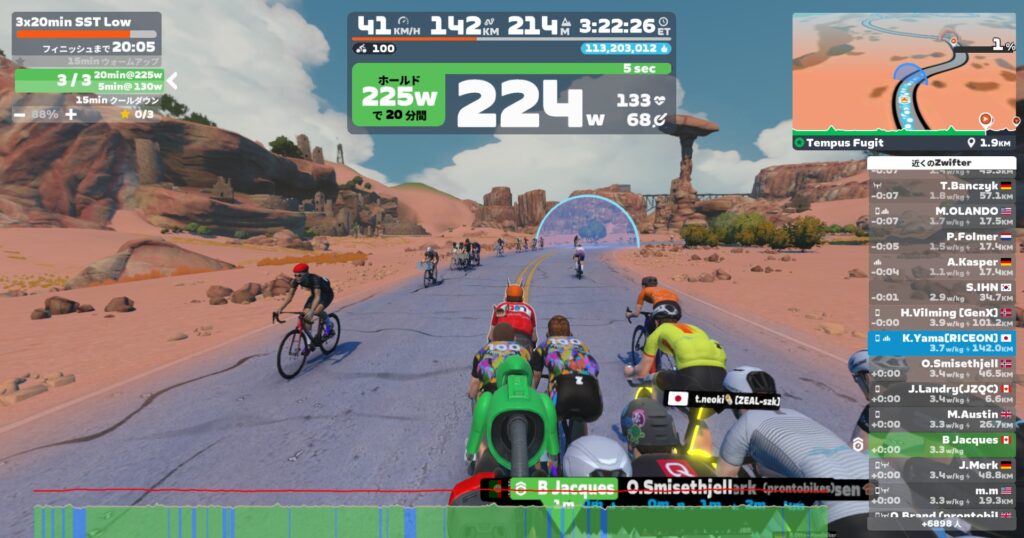The height and width of the screenshot is (538, 1024).
Task: Select the 3/3 interval block in workout panel
Action: (88, 80)
